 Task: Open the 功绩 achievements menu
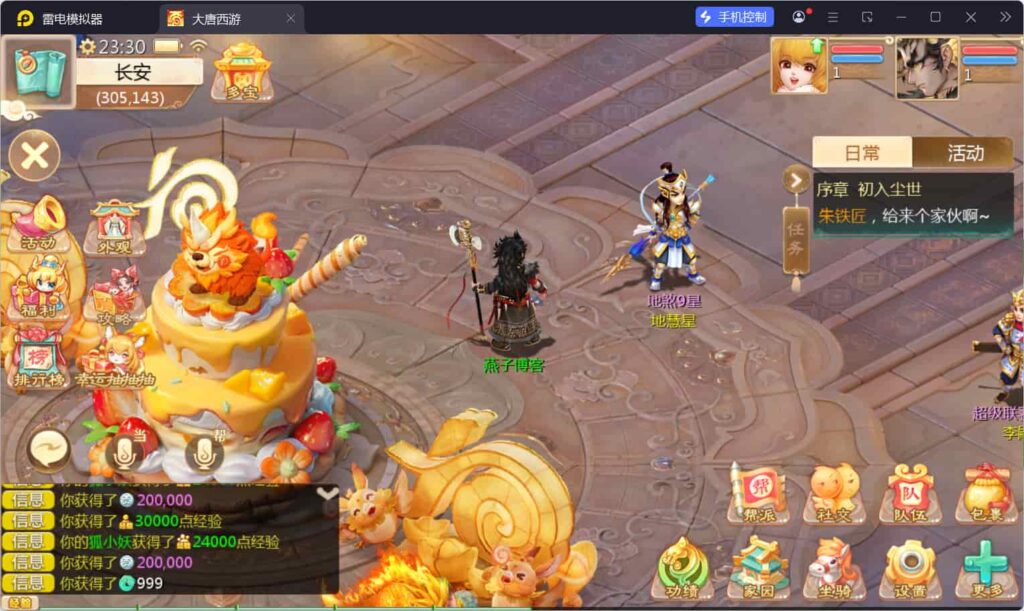[x=683, y=567]
